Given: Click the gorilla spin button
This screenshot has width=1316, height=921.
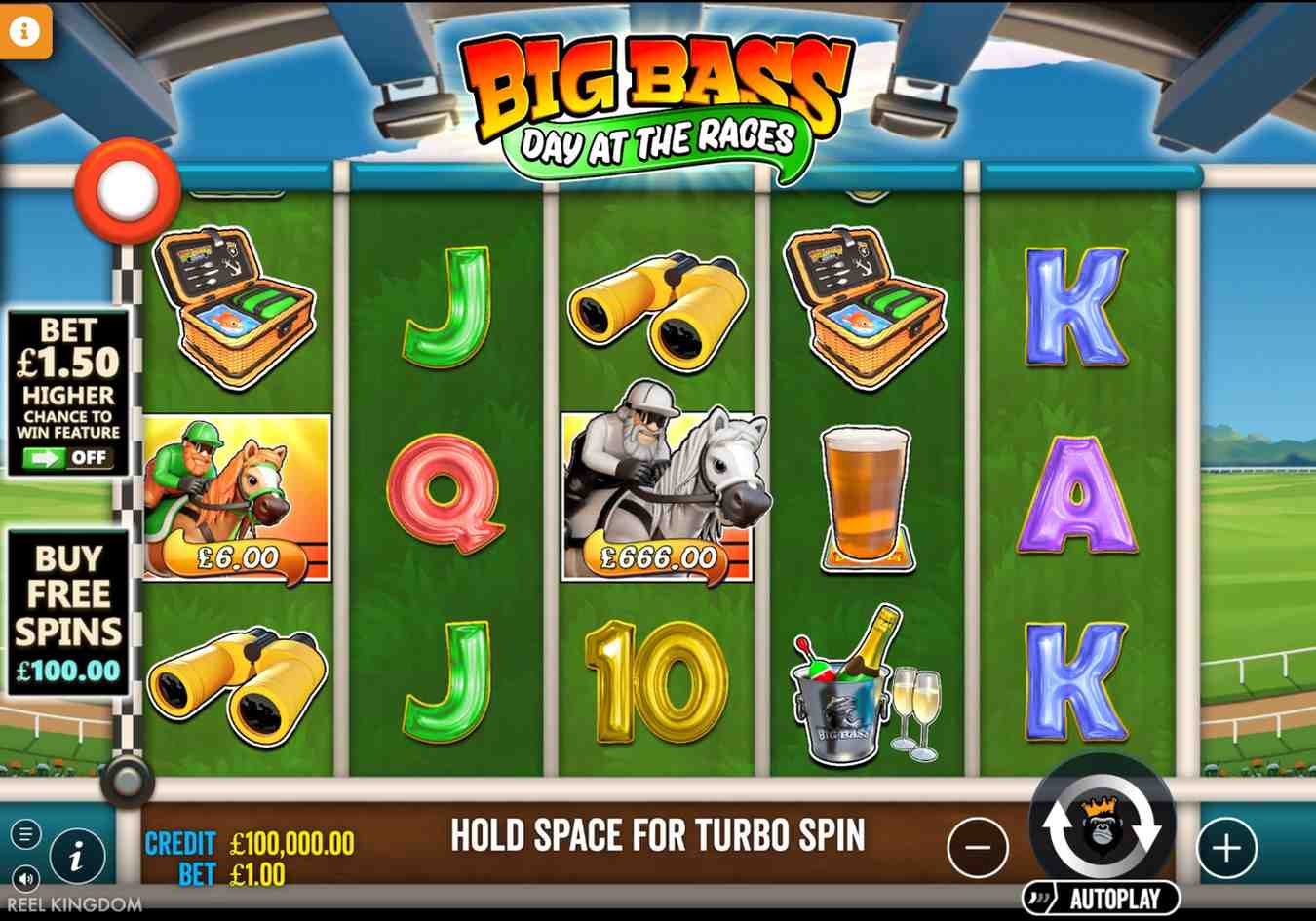Looking at the screenshot, I should pos(1102,838).
